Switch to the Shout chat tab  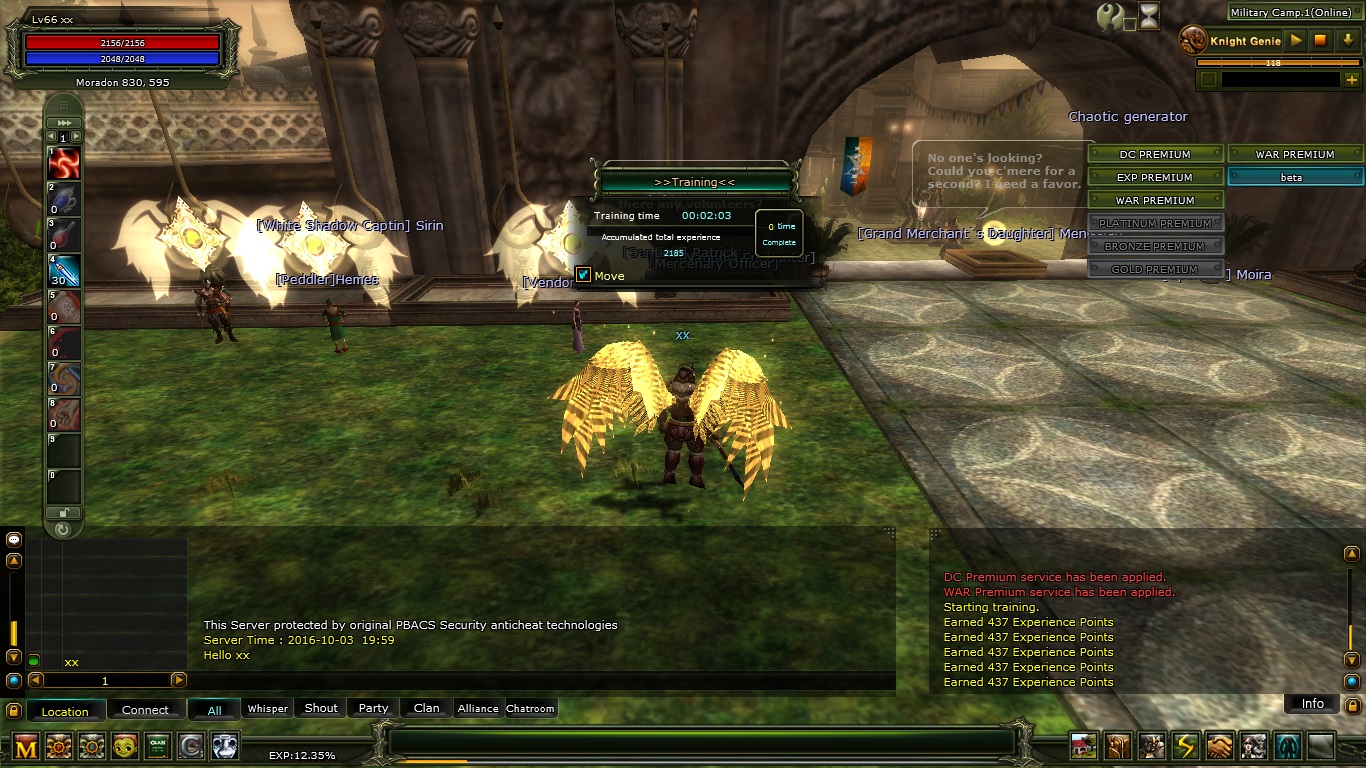(321, 708)
